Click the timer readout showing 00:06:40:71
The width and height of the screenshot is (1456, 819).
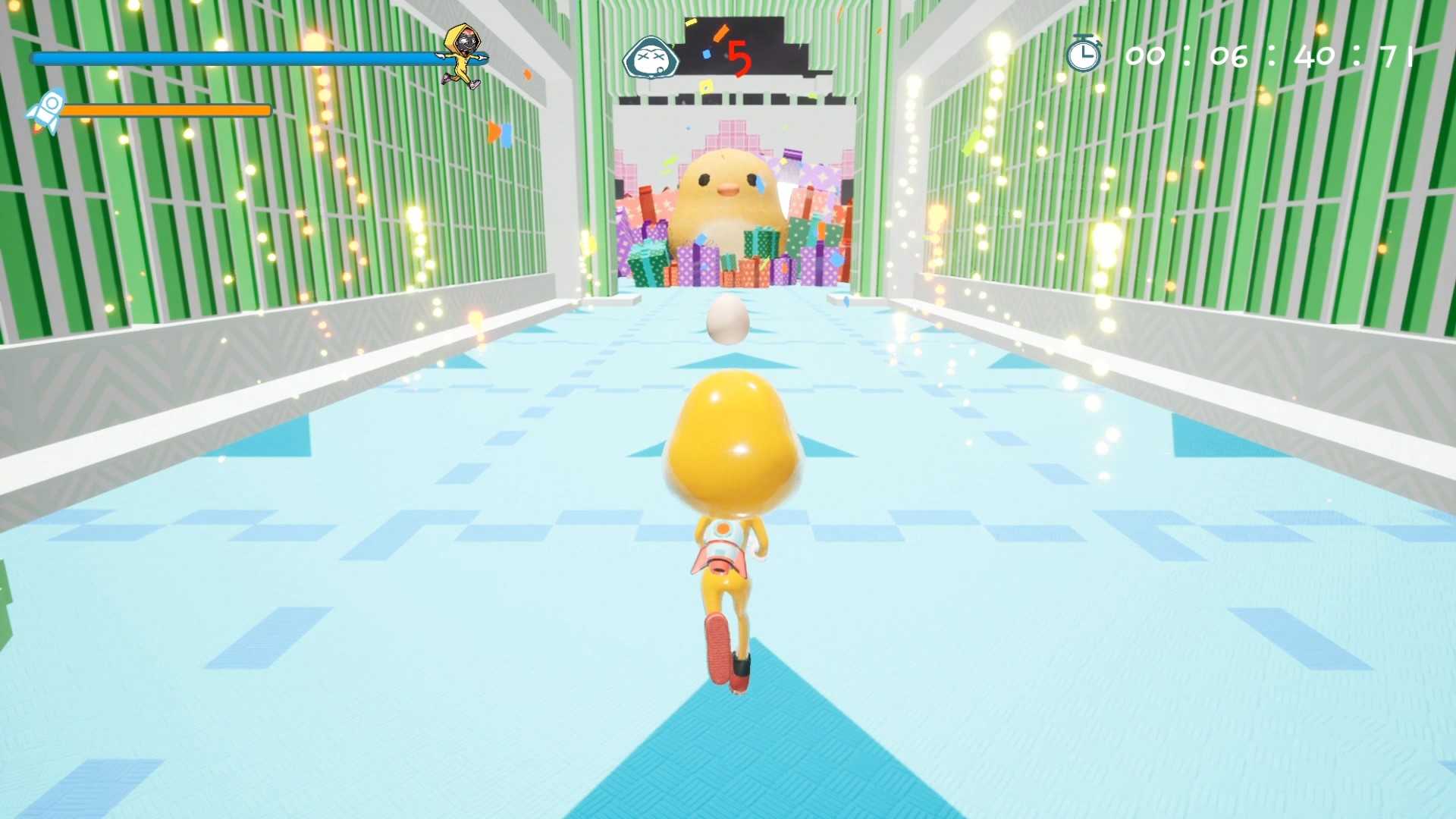(1274, 55)
